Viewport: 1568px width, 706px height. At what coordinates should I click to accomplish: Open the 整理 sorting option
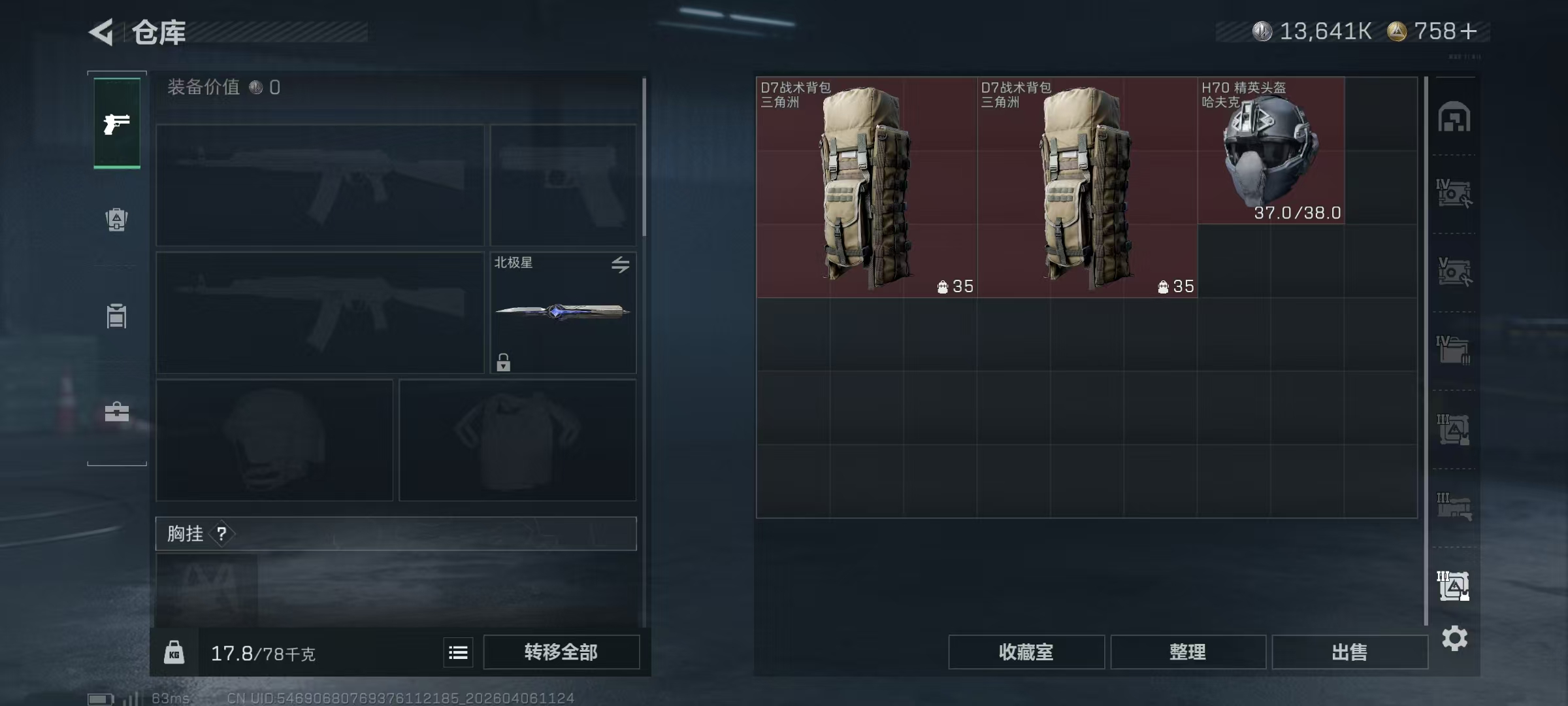[x=1188, y=652]
